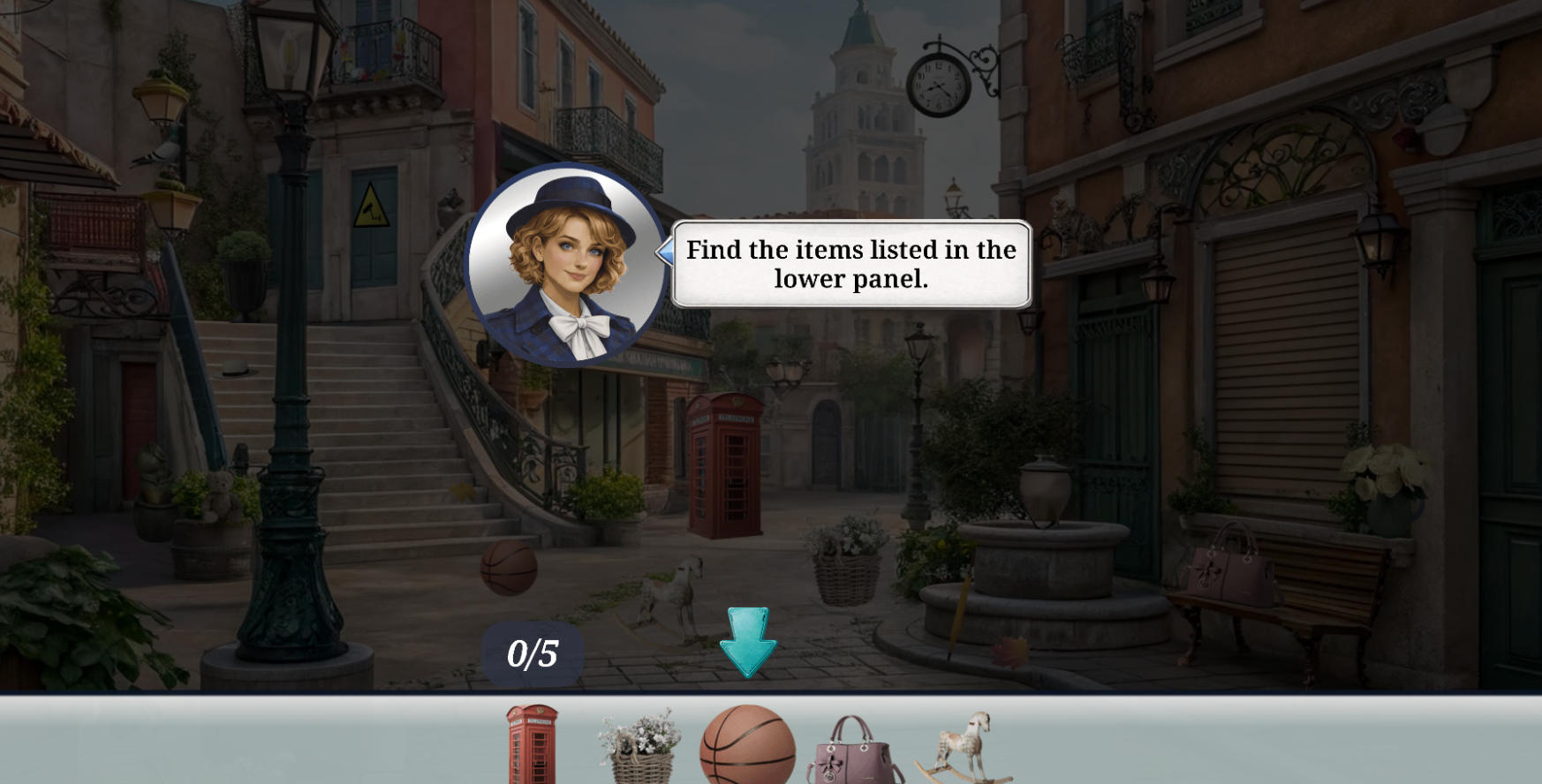Viewport: 1542px width, 784px height.
Task: Click the hanging street clock
Action: pyautogui.click(x=940, y=84)
